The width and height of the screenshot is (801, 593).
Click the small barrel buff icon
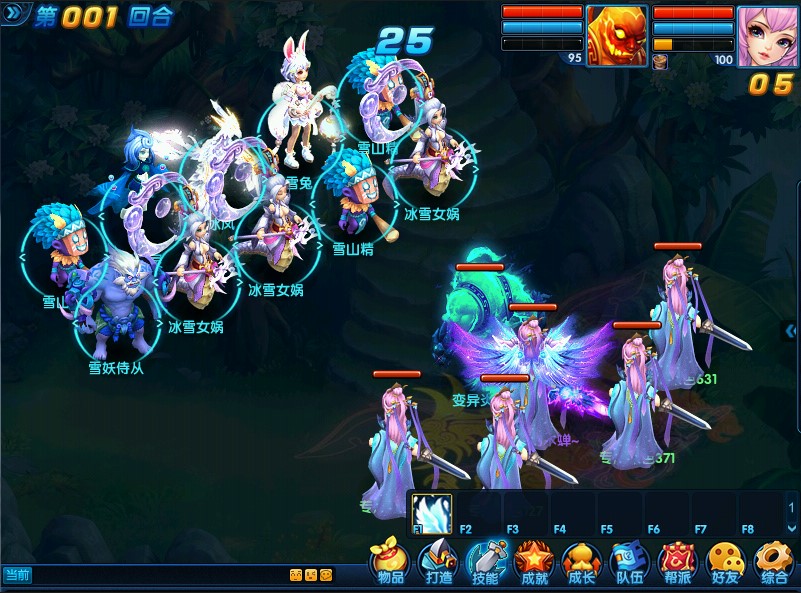(x=660, y=61)
